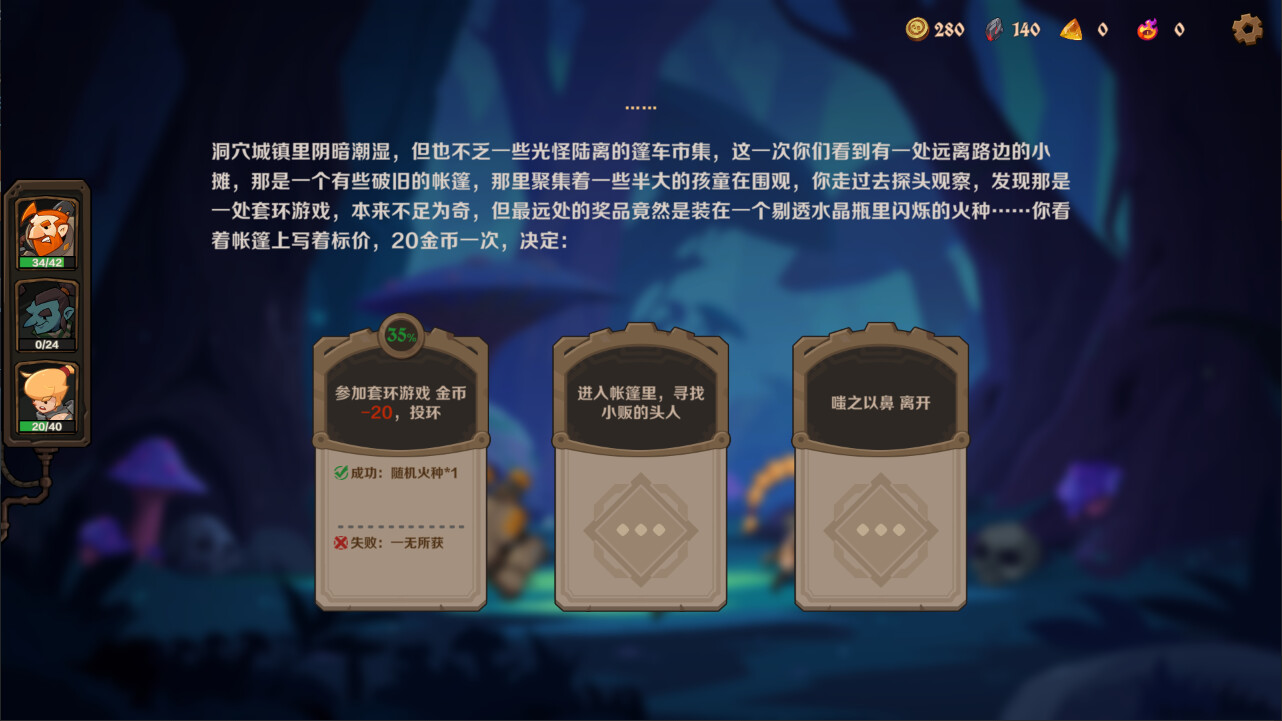1282x721 pixels.
Task: Choose 进入帐篷里 to find the vendor
Action: (x=640, y=401)
